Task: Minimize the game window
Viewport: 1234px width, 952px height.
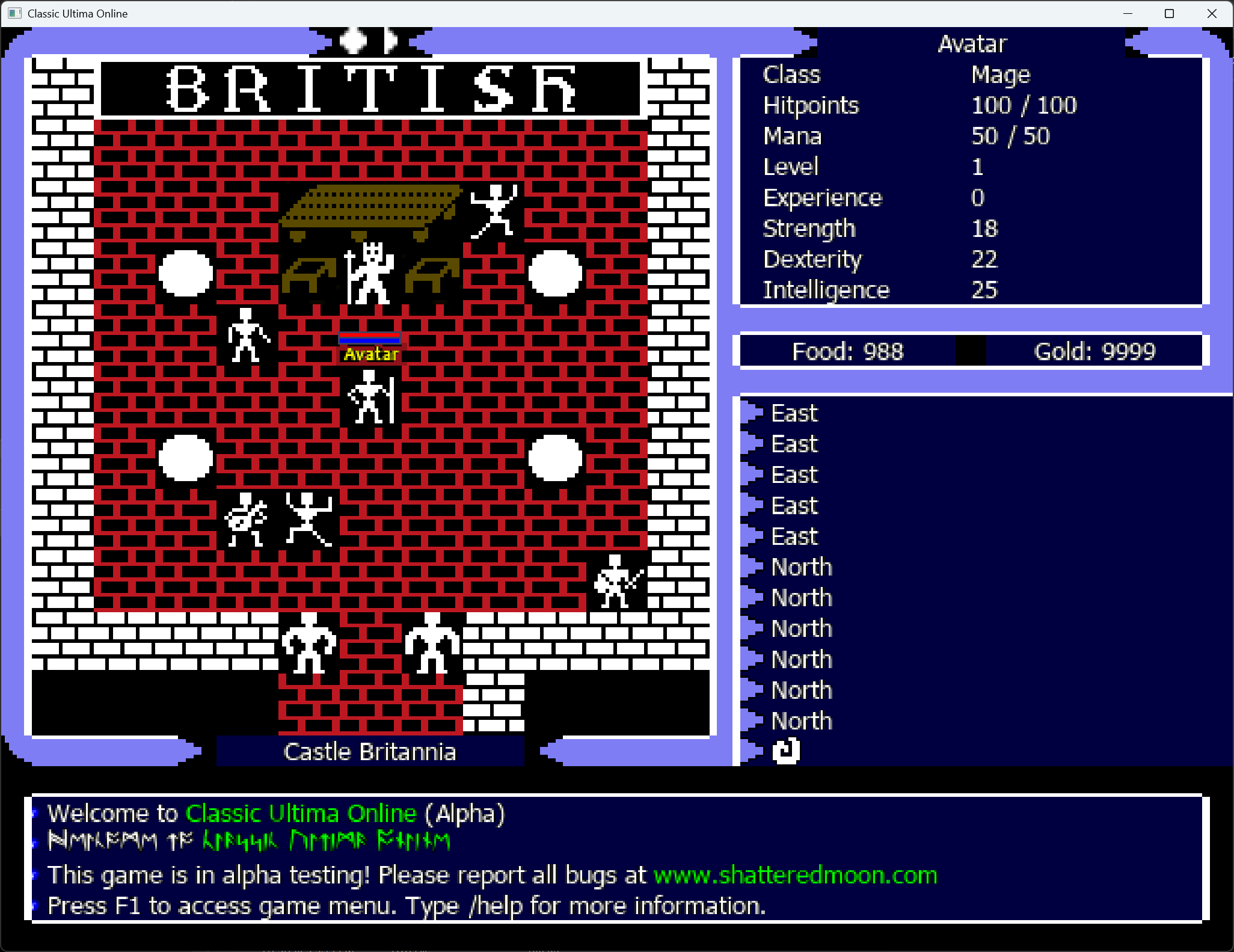Action: 1128,13
